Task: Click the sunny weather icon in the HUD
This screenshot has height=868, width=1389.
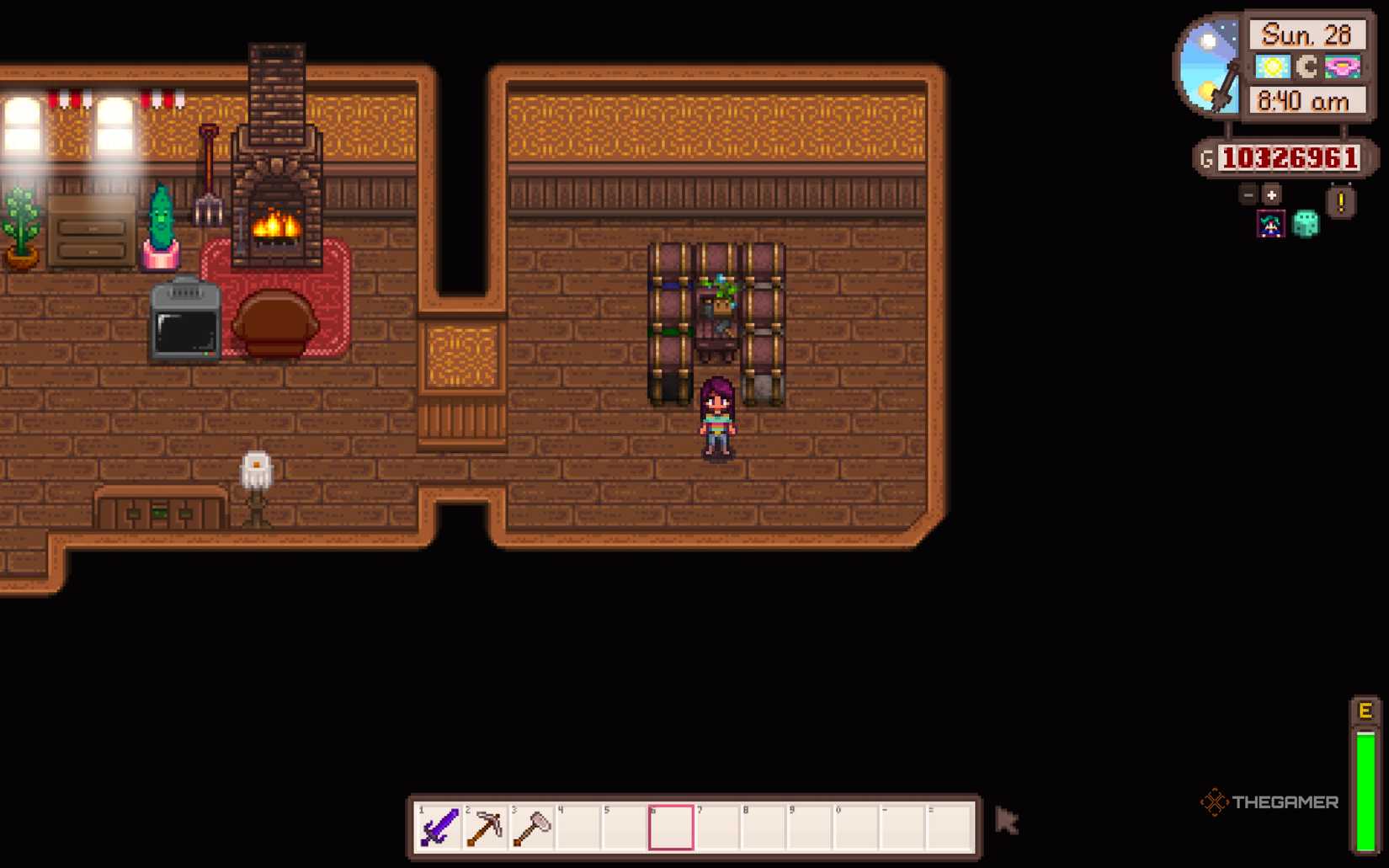Action: click(x=1271, y=66)
